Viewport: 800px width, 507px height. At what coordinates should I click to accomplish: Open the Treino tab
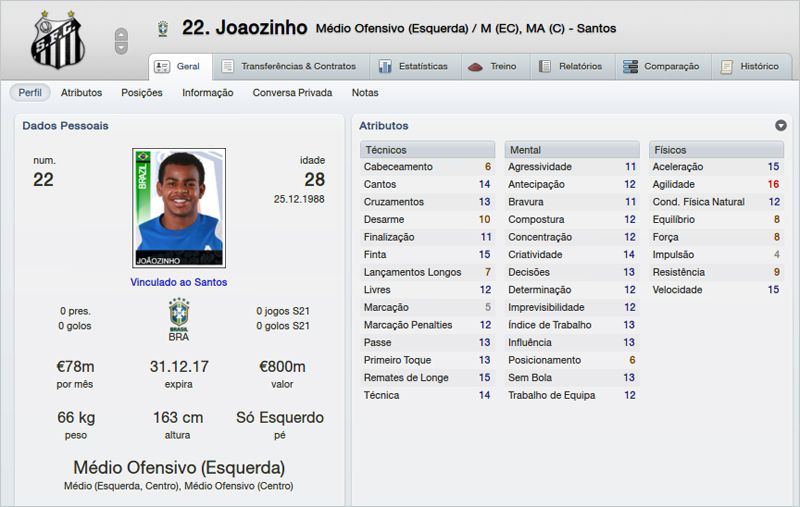coord(494,67)
